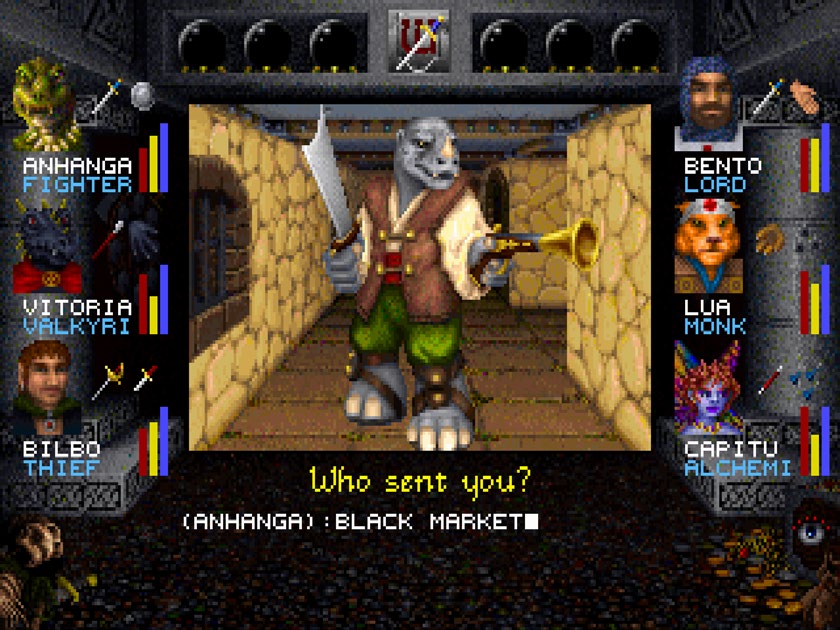
Task: Click Lua's bare paw weapon icon
Action: click(x=767, y=238)
